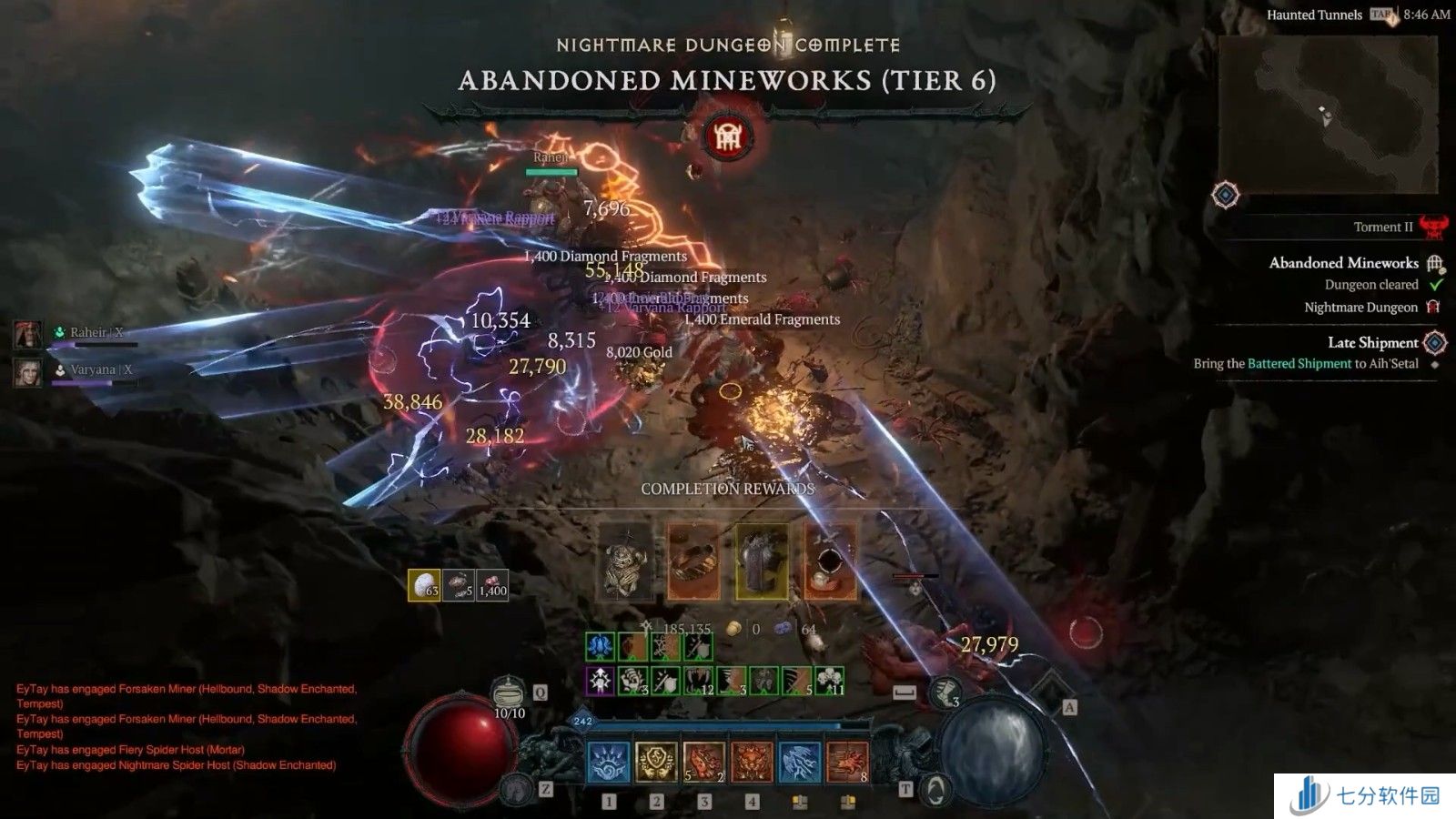Screen dimensions: 1456x819
Task: Select Raheir's party portrait
Action: coord(27,334)
